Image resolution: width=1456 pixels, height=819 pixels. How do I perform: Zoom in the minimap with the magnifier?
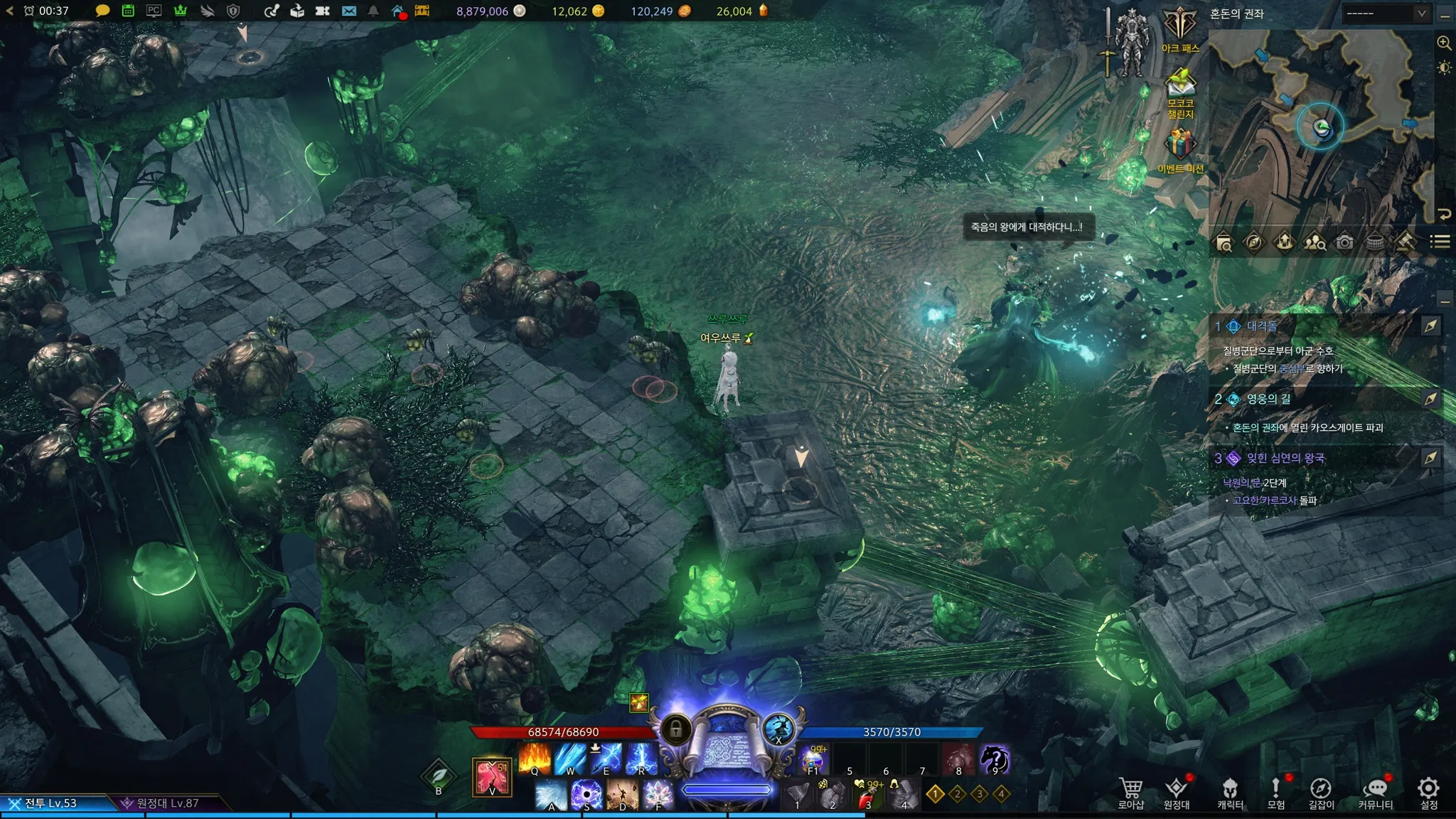[x=1444, y=43]
